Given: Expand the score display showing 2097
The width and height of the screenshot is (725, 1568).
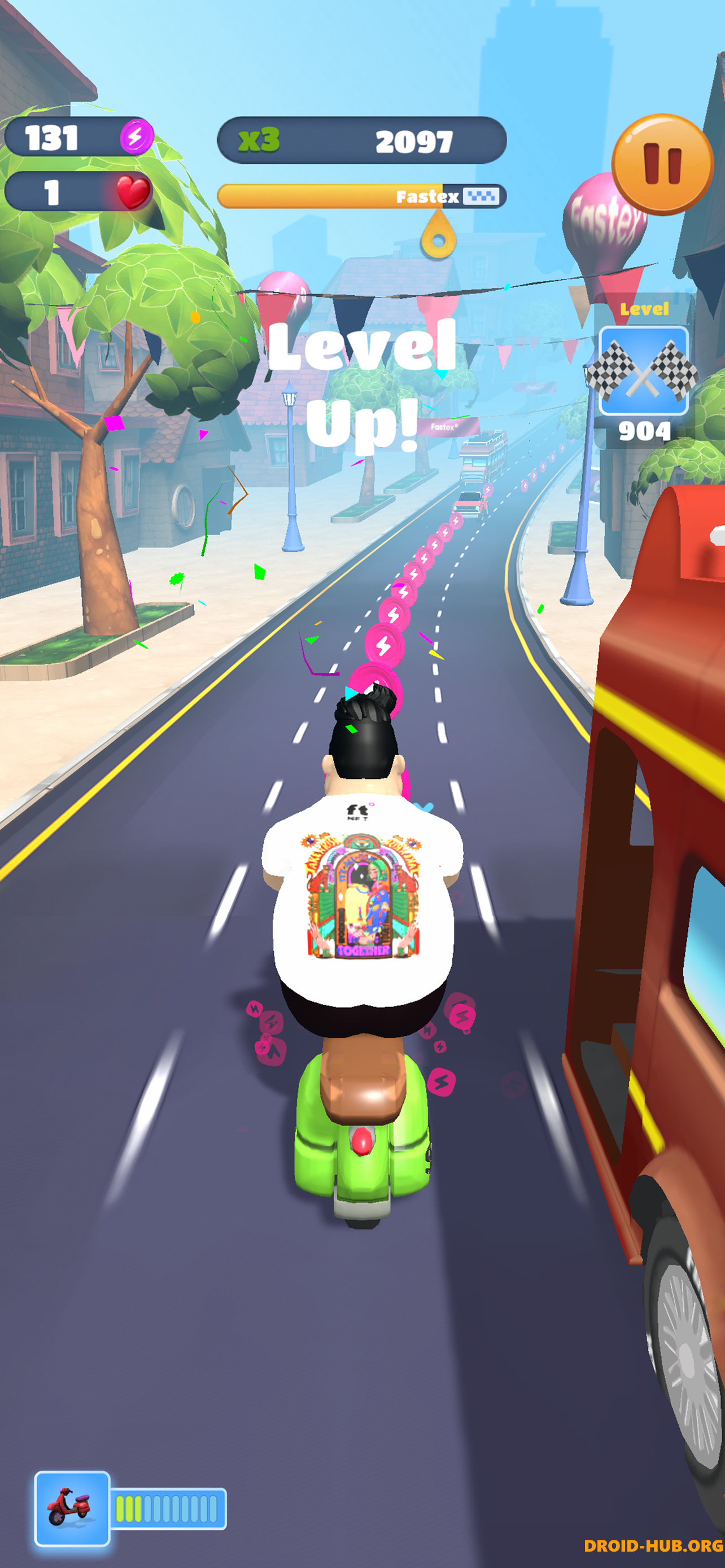Looking at the screenshot, I should 414,141.
